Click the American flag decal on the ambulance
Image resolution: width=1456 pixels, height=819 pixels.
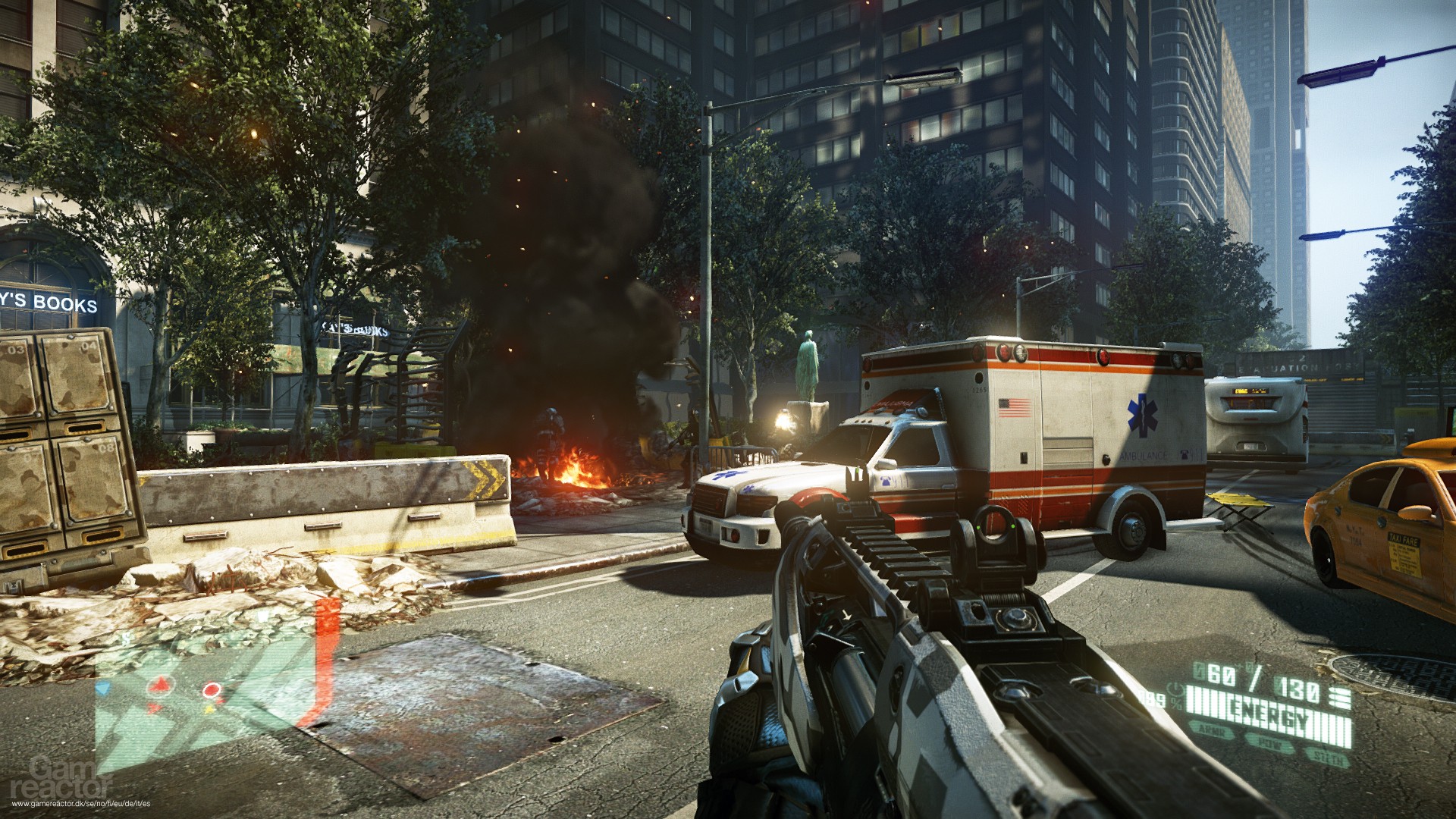(x=1015, y=408)
